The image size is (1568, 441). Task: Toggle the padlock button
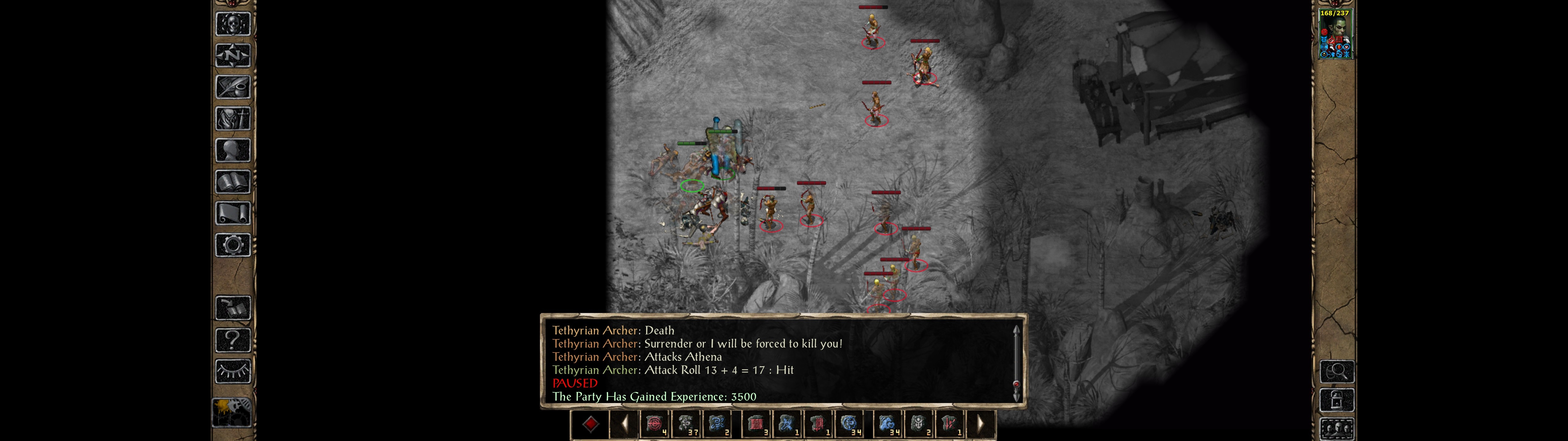point(1336,400)
